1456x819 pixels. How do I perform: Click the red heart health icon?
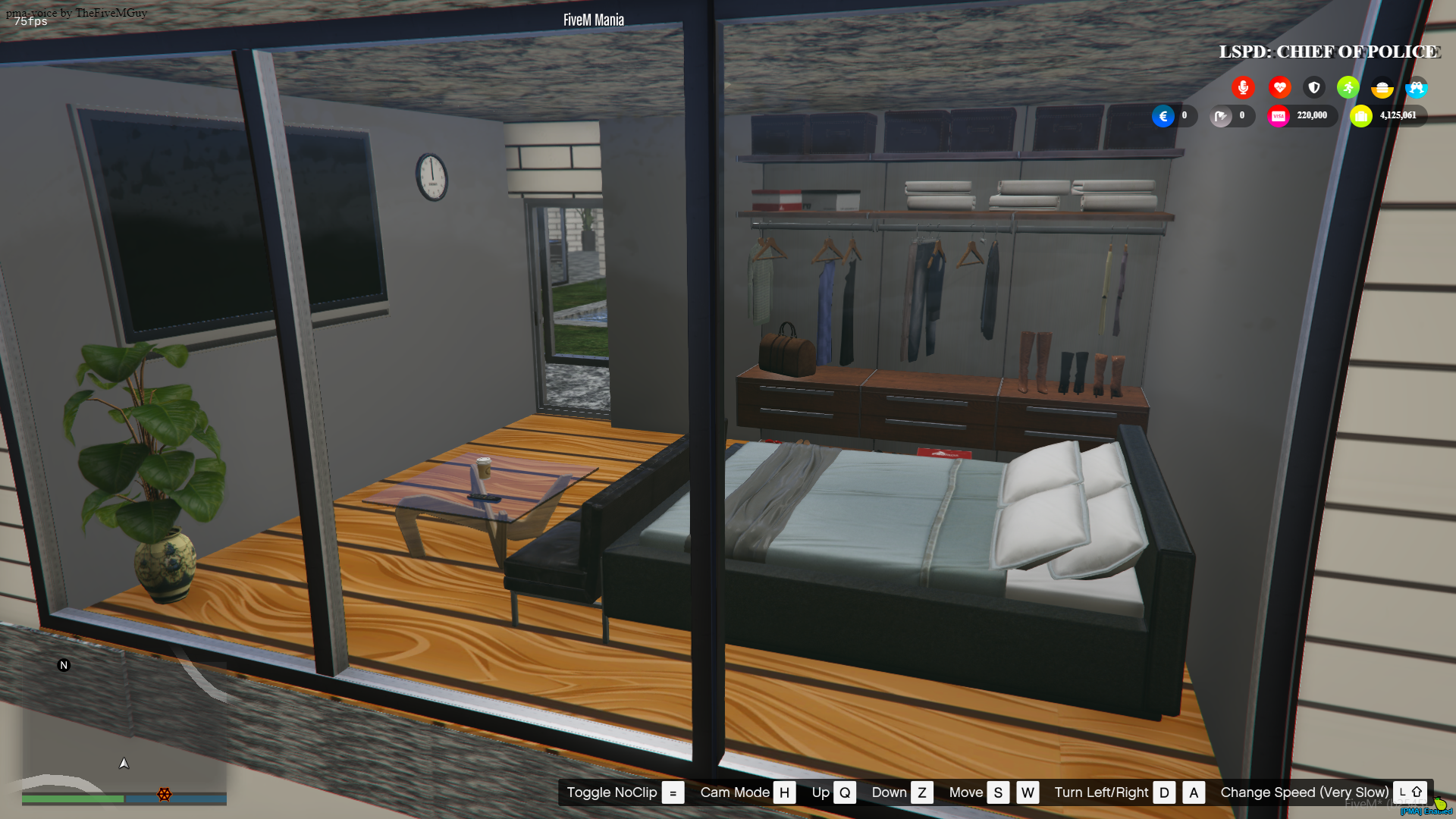[x=1279, y=87]
